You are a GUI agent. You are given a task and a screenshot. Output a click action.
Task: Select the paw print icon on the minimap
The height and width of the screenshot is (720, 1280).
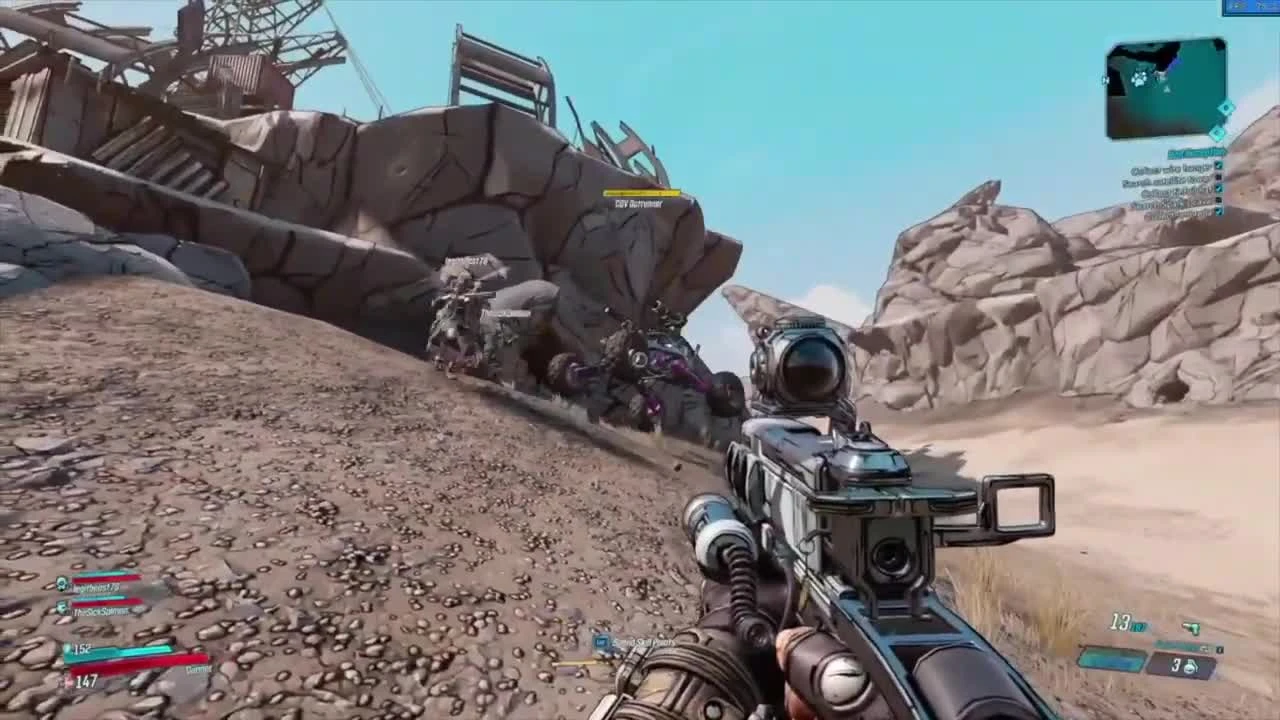1139,79
